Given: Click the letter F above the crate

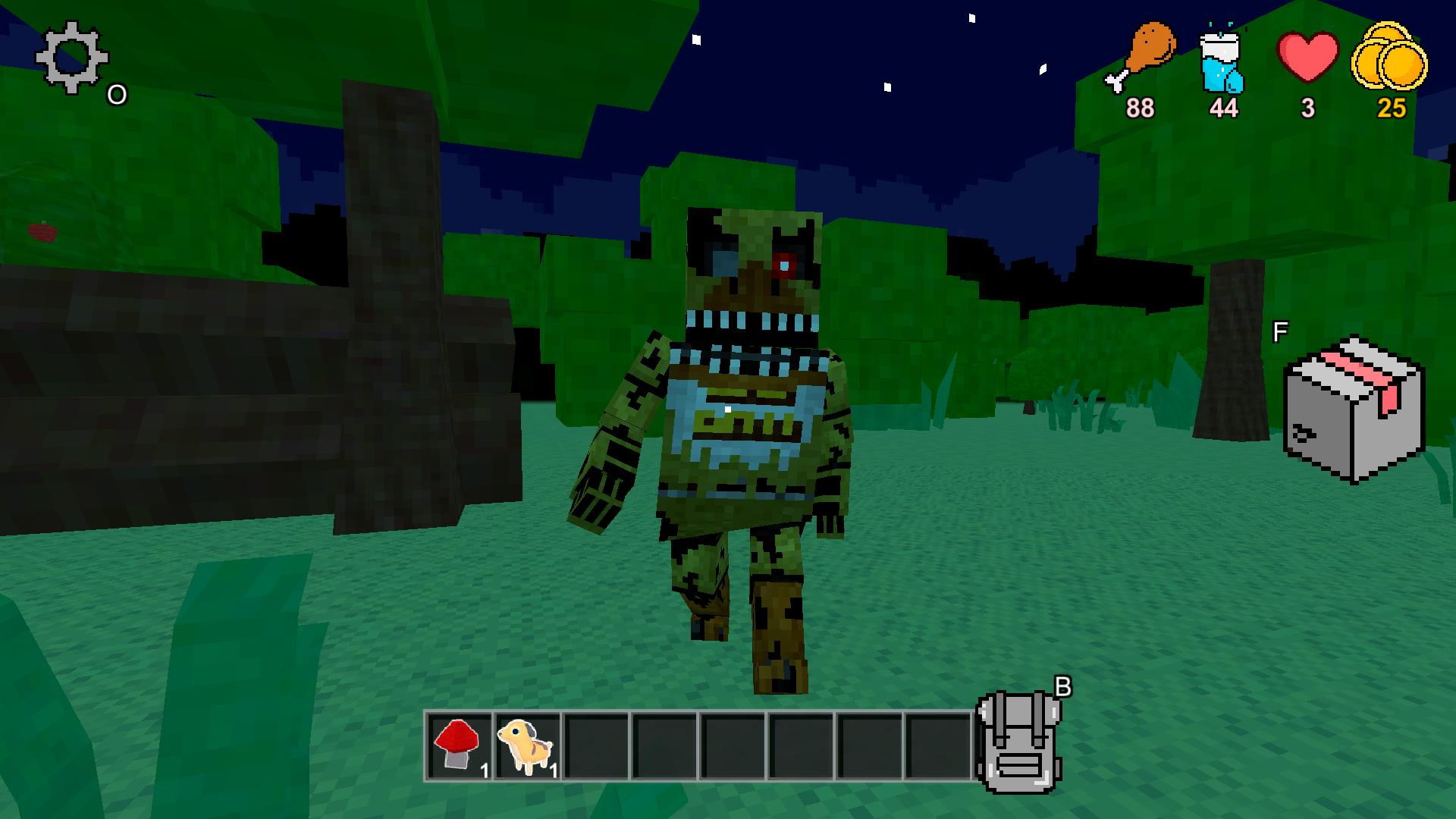Looking at the screenshot, I should 1282,330.
